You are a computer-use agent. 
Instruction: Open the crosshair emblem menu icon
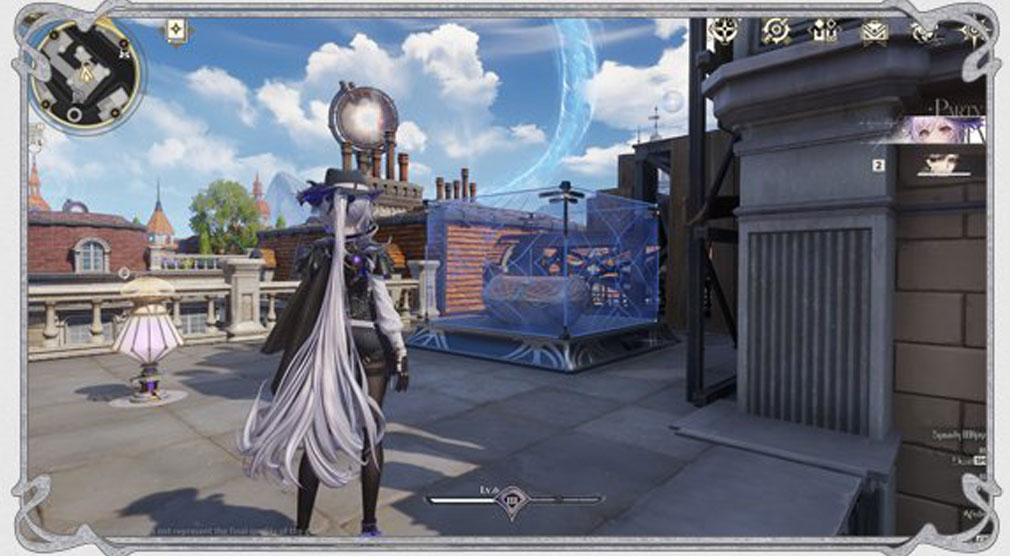pyautogui.click(x=722, y=31)
